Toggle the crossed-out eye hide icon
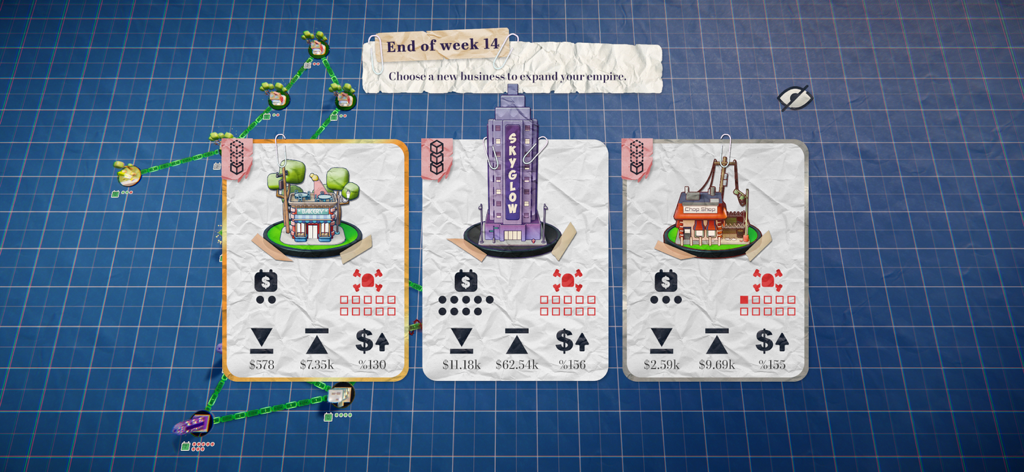Image resolution: width=1024 pixels, height=472 pixels. (795, 97)
